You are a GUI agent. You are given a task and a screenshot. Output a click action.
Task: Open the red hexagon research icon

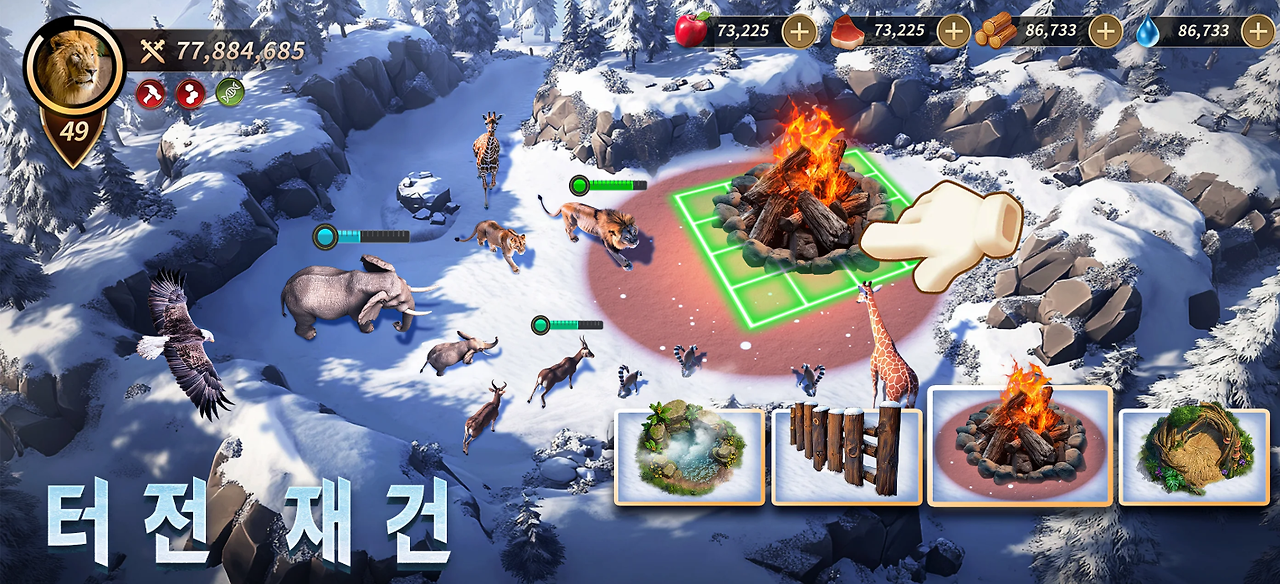190,93
